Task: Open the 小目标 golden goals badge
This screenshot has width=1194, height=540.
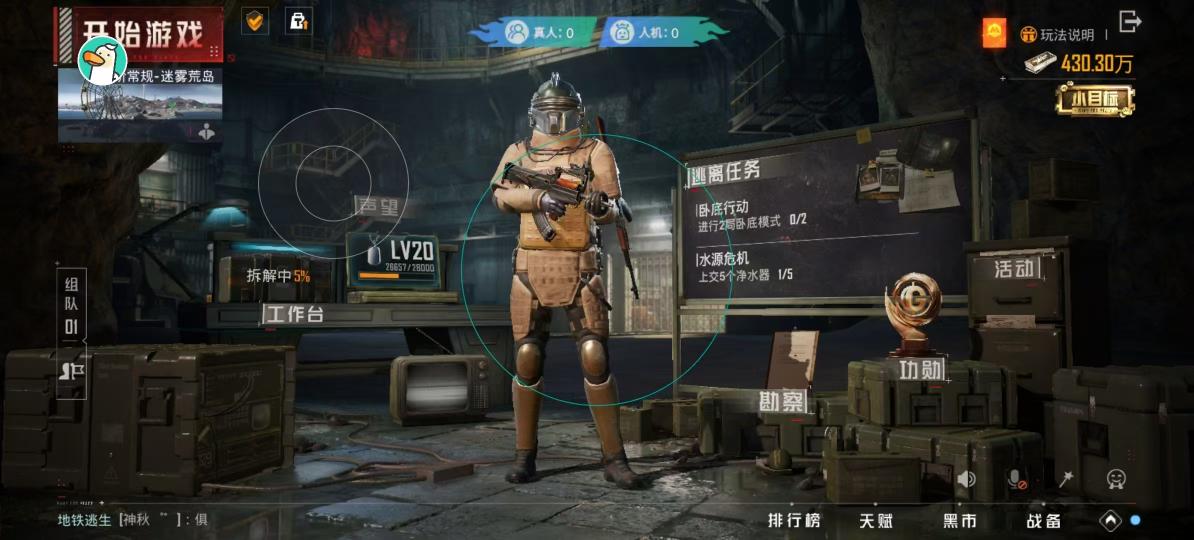Action: coord(1094,99)
